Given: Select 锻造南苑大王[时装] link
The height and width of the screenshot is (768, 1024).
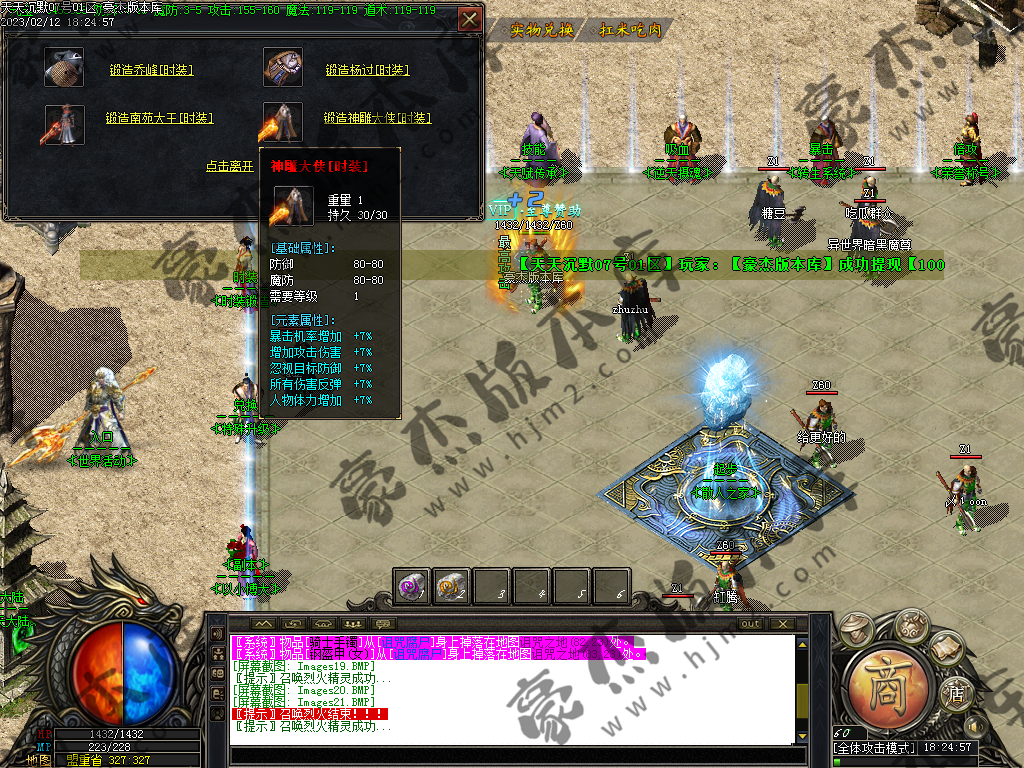Looking at the screenshot, I should tap(159, 118).
